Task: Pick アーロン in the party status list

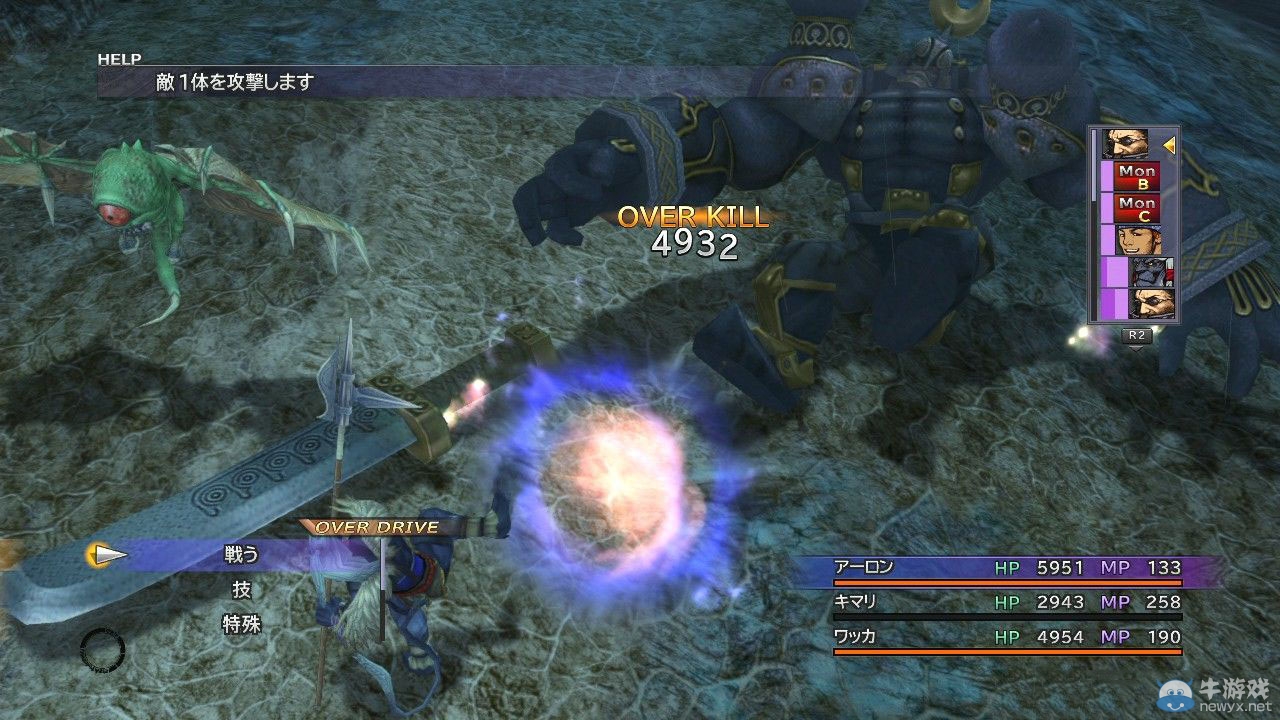Action: tap(866, 568)
